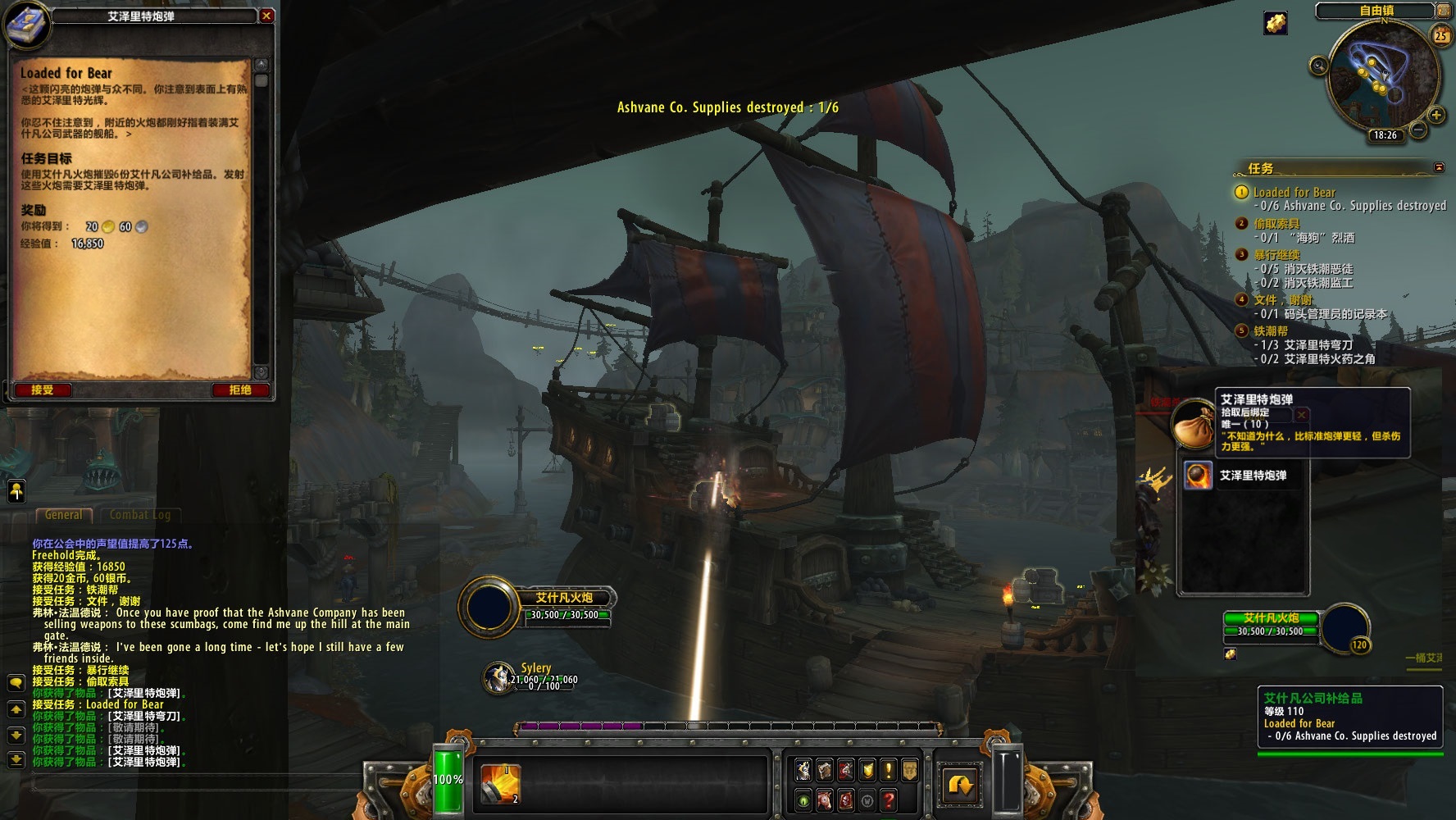Viewport: 1456px width, 820px height.
Task: Accept the Loaded for Bear quest
Action: click(42, 390)
